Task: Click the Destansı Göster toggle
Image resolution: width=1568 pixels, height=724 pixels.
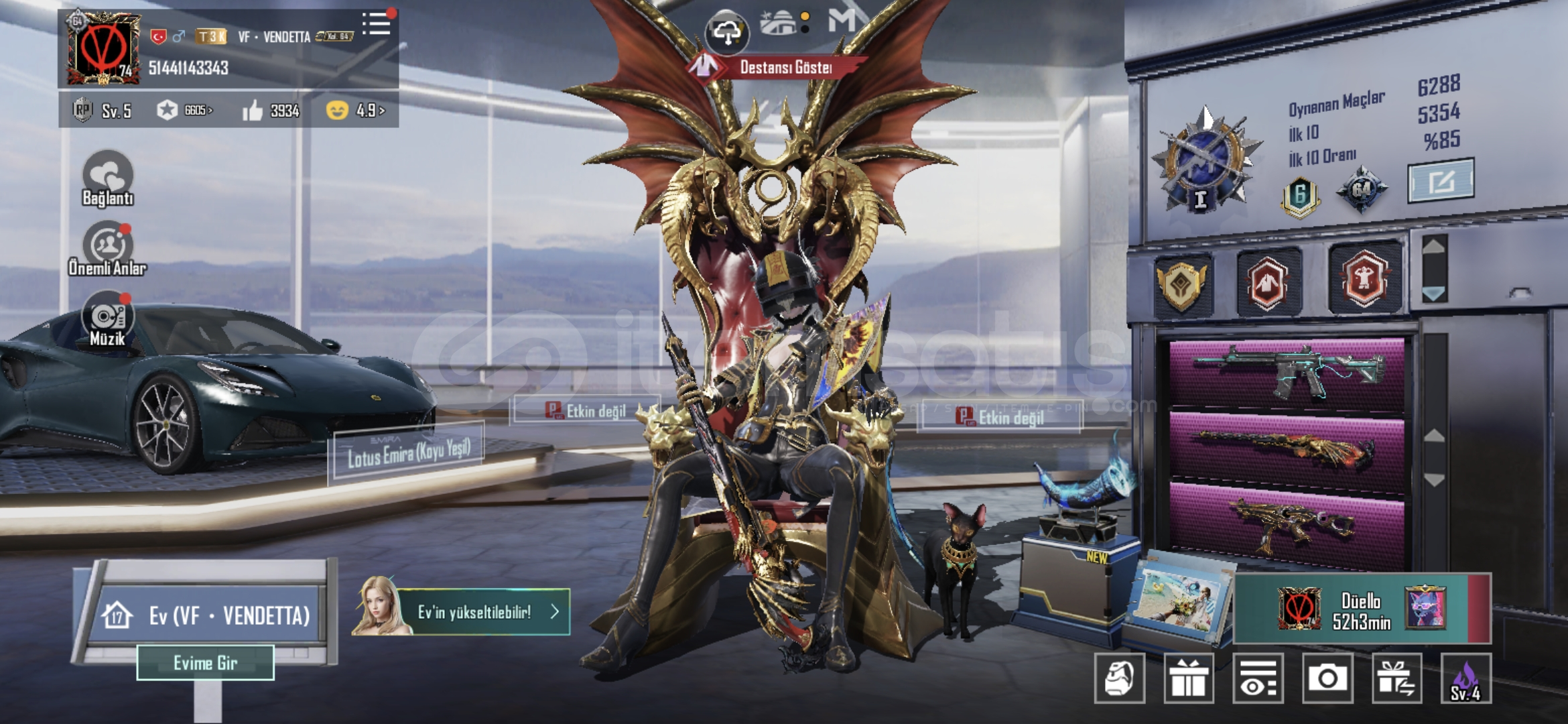Action: pyautogui.click(x=777, y=67)
